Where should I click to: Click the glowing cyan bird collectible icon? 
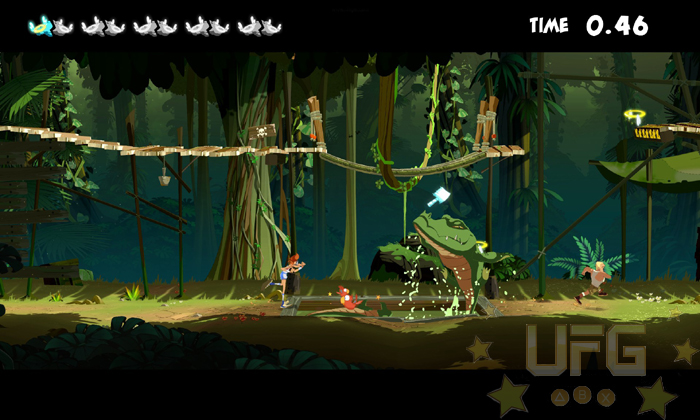pos(40,26)
